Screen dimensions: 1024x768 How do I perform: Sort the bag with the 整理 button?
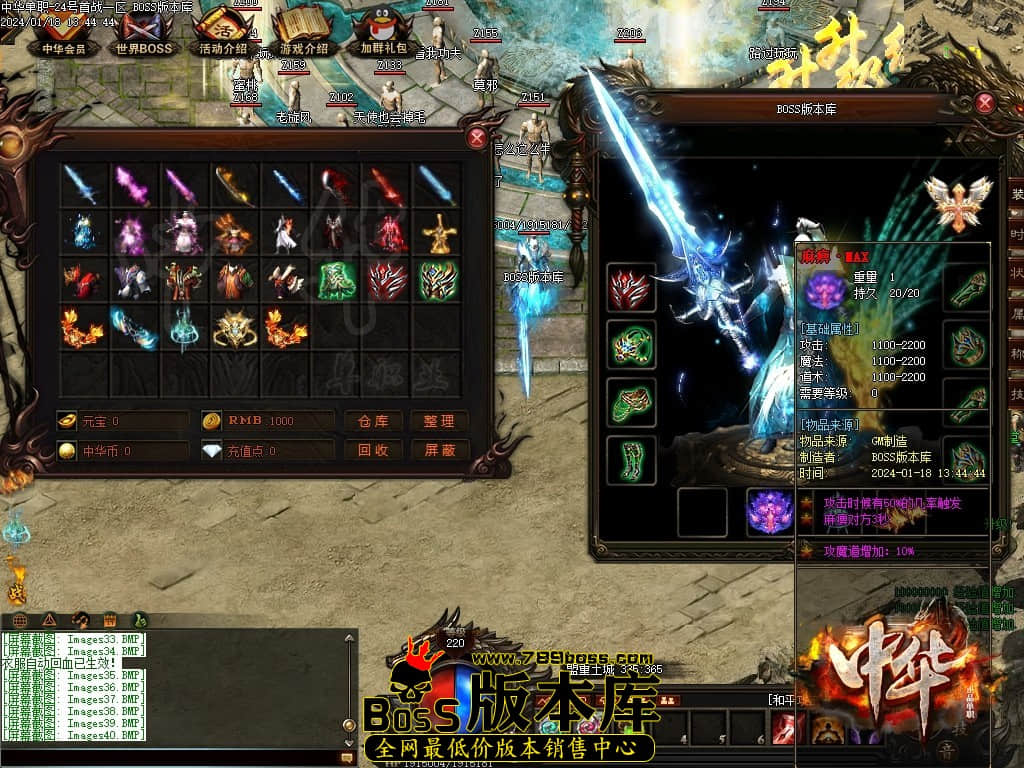click(439, 421)
